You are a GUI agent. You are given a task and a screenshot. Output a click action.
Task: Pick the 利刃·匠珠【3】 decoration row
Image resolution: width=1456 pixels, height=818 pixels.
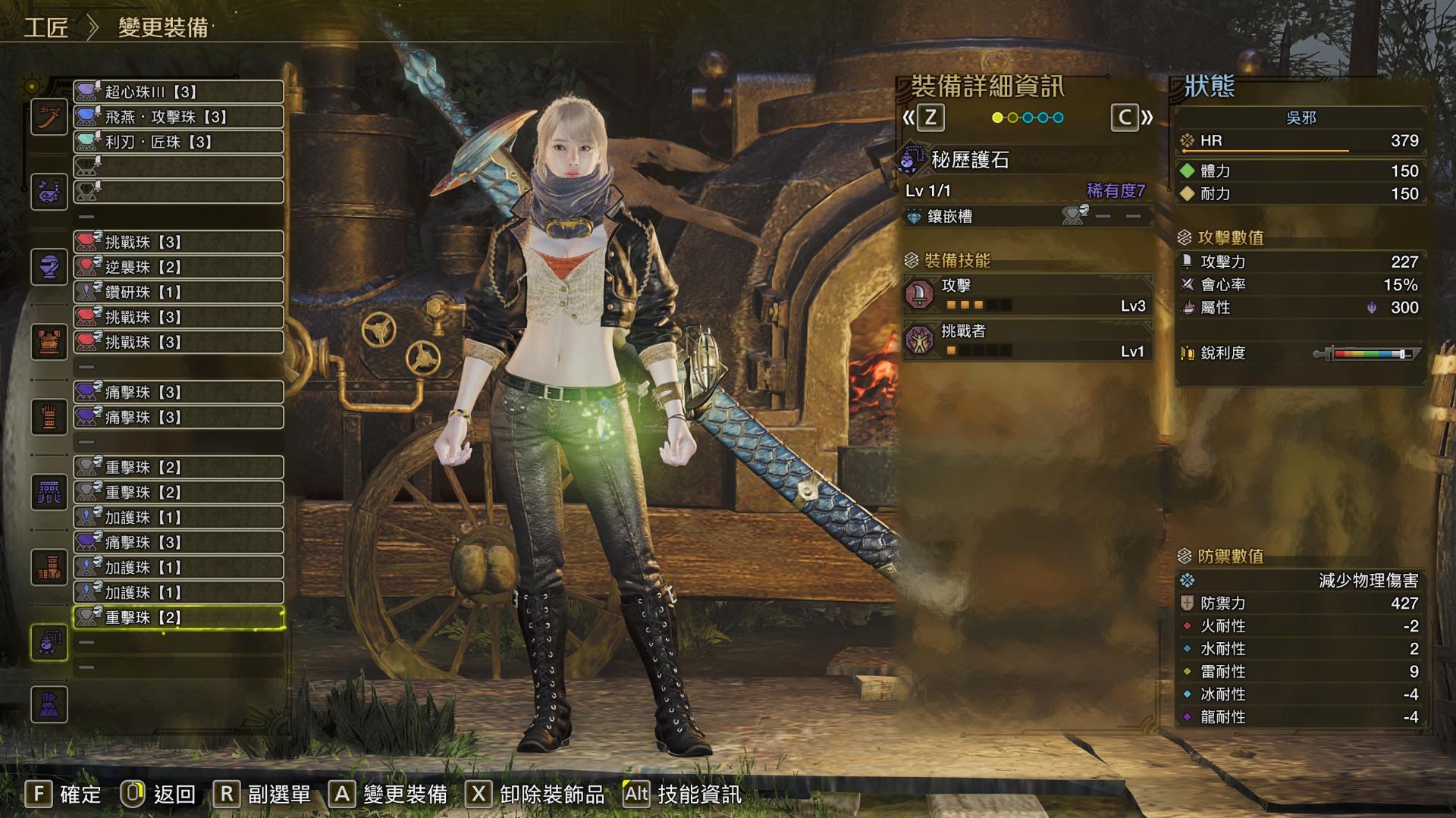(178, 142)
